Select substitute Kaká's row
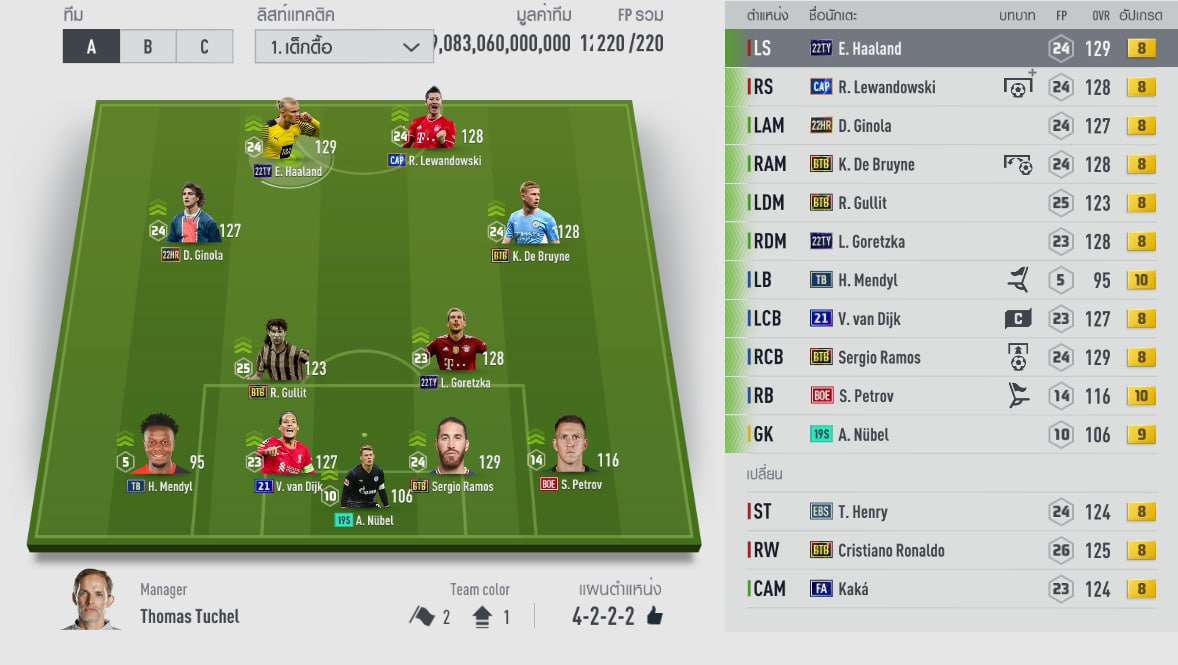 pos(950,589)
